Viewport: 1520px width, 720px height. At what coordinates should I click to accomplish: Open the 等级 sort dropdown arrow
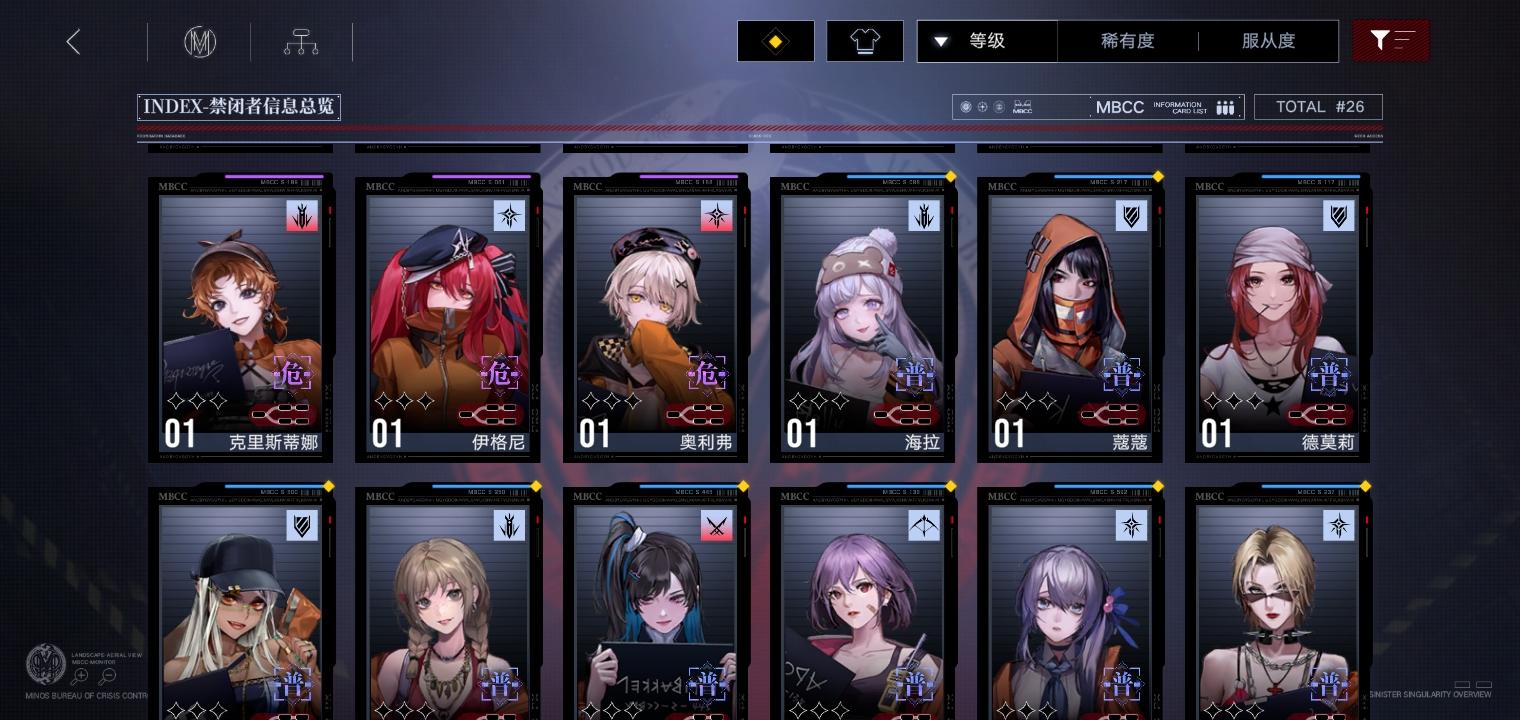(x=941, y=42)
